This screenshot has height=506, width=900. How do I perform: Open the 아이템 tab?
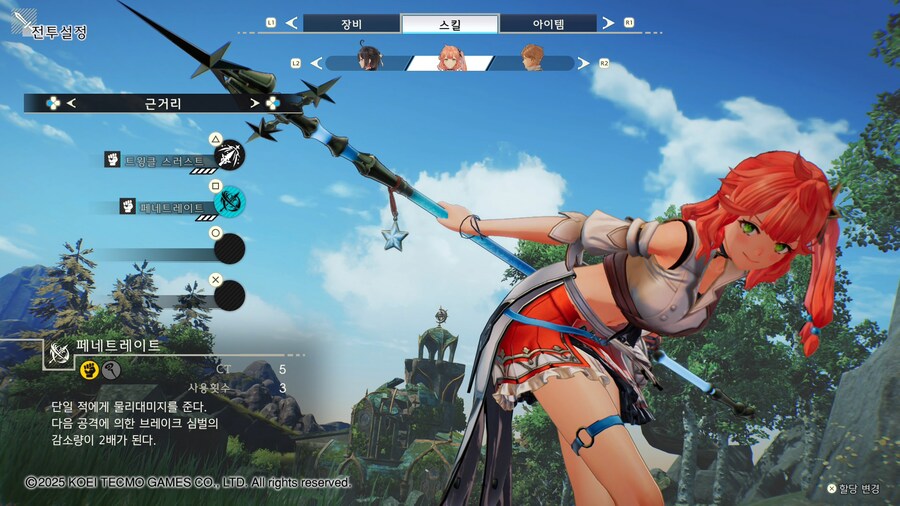547,23
